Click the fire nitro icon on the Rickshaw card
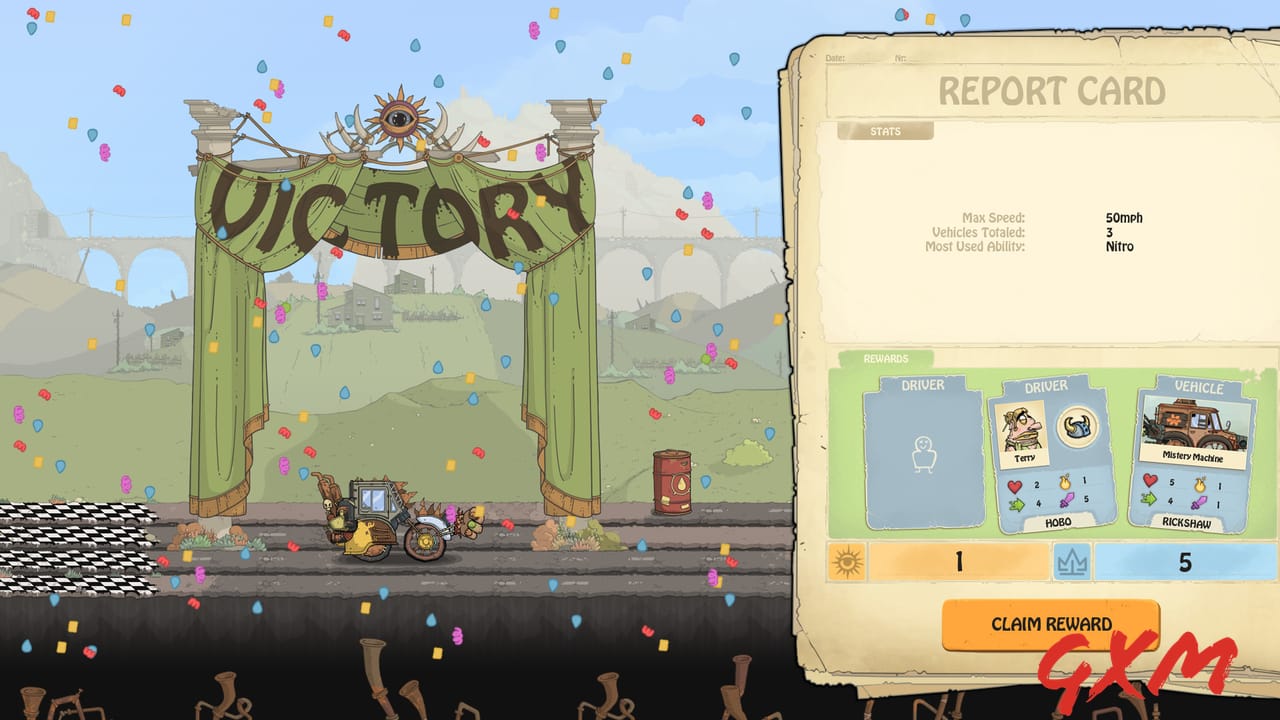 tap(1199, 485)
